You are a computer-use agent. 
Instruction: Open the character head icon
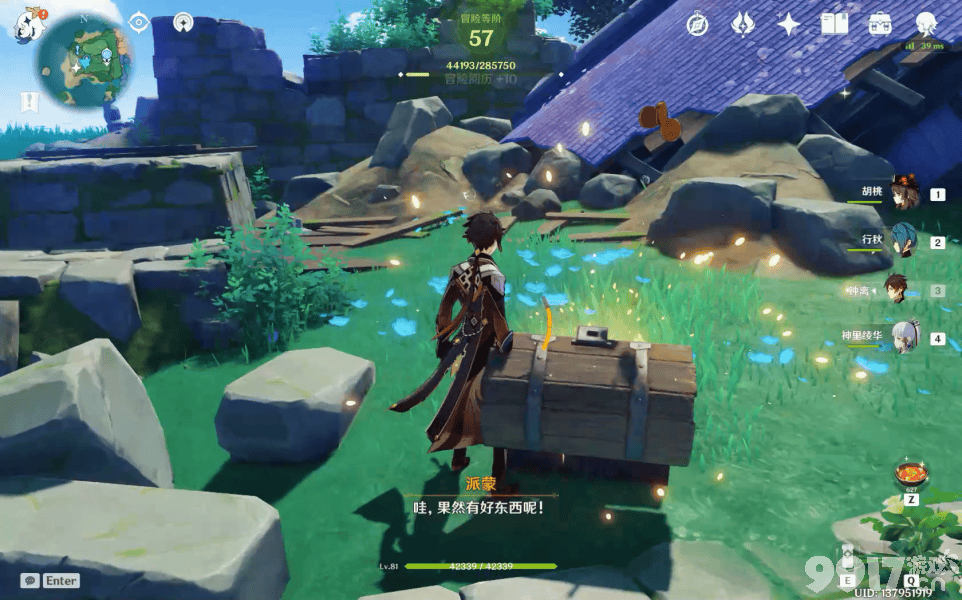point(926,24)
